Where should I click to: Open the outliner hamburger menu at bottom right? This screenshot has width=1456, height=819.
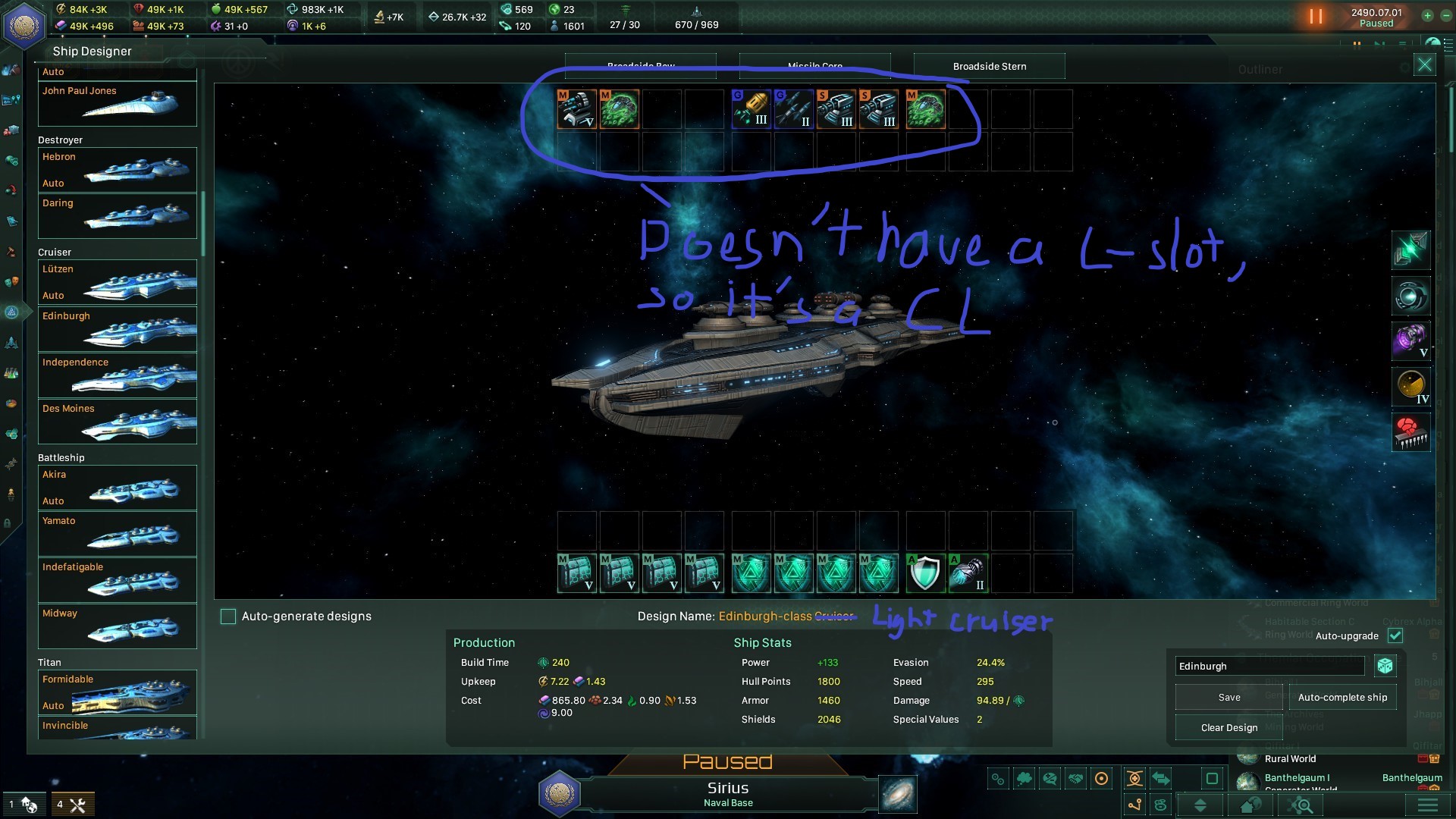click(1429, 806)
